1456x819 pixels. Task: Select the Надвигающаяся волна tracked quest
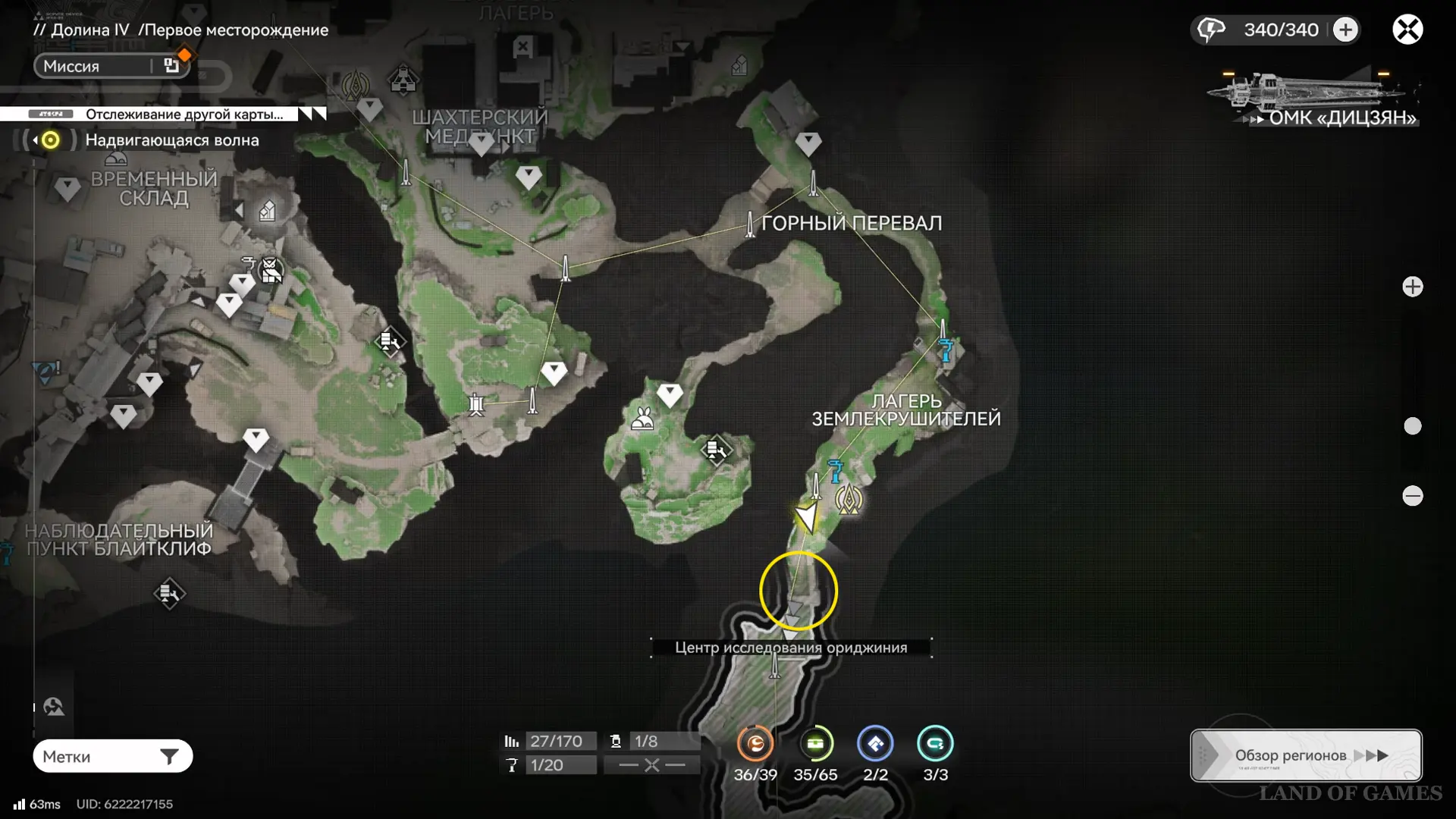171,140
